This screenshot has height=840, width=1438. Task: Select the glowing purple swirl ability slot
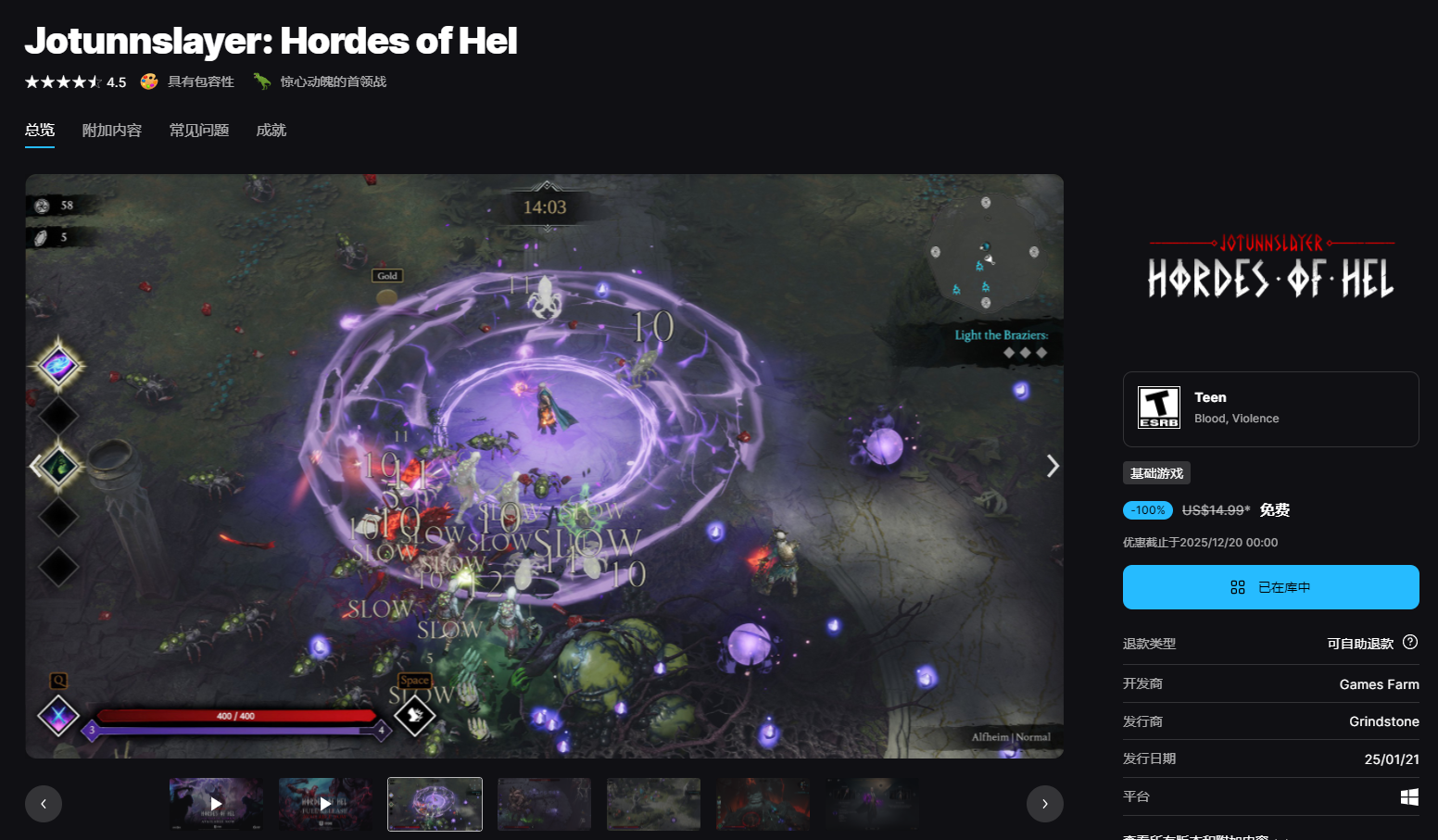point(58,366)
